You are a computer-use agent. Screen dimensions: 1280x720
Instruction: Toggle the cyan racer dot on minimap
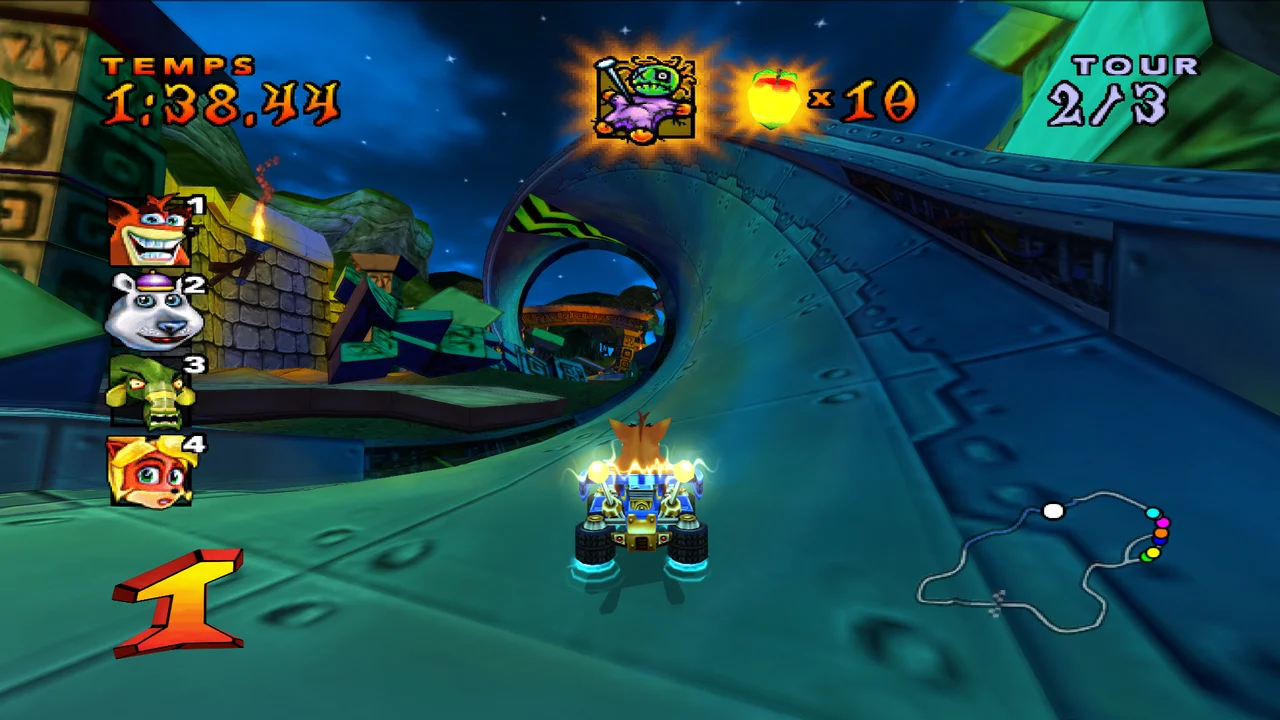1153,512
